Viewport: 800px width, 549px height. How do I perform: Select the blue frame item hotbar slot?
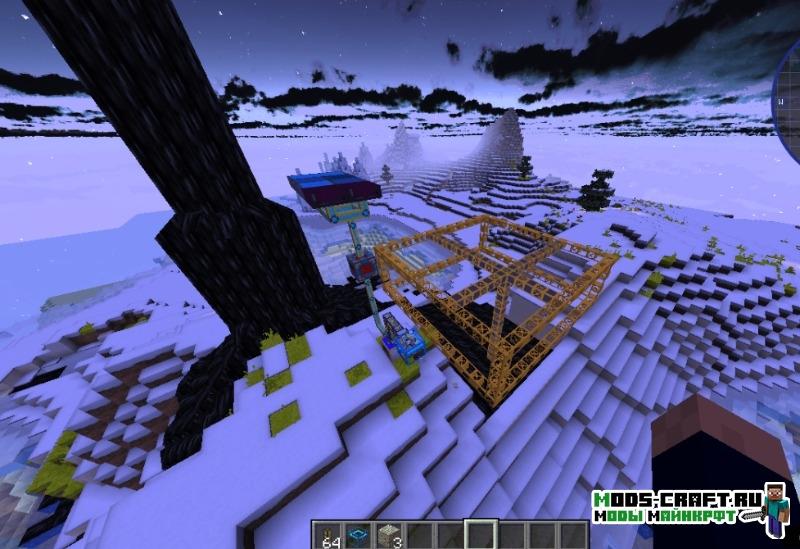click(358, 536)
